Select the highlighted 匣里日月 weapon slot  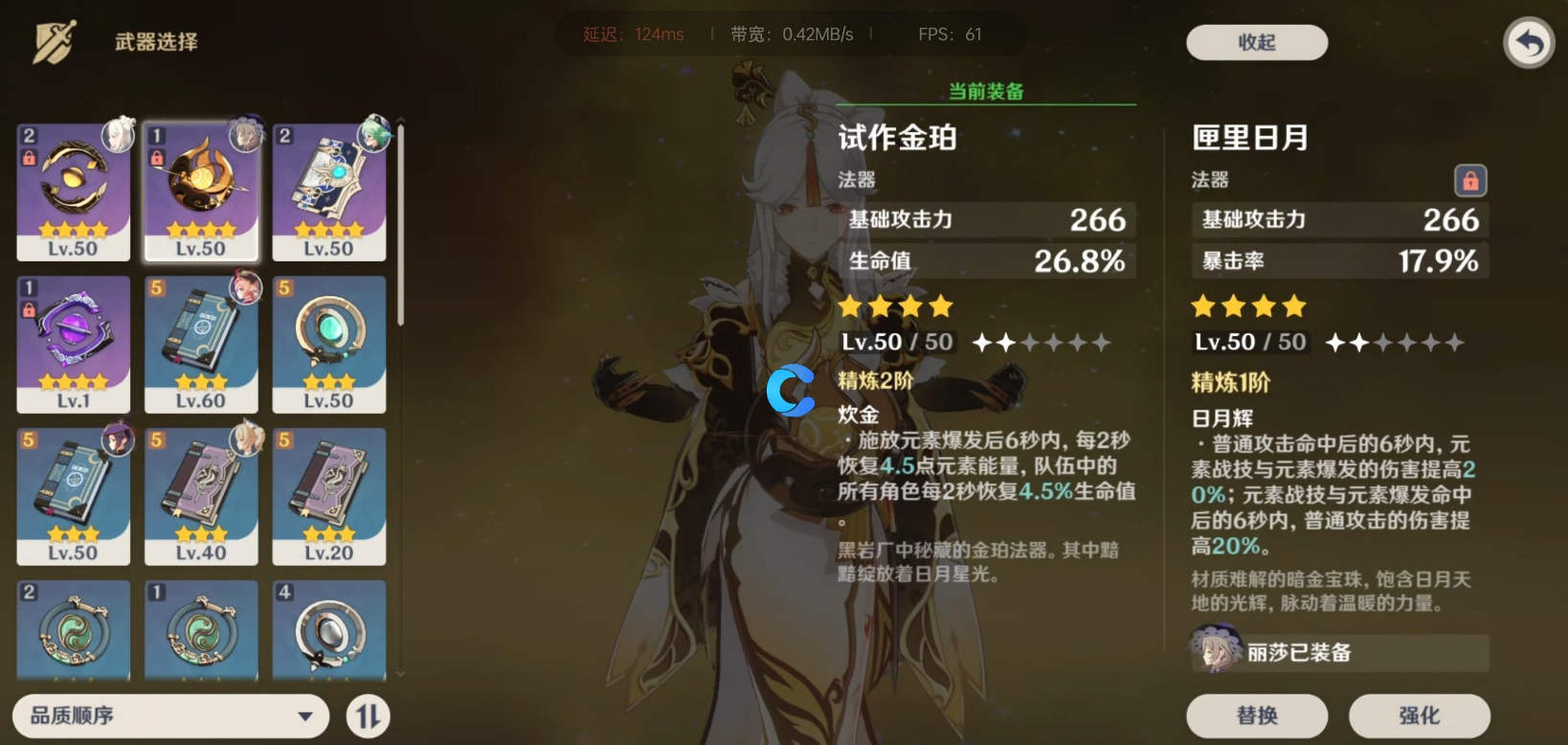pyautogui.click(x=201, y=192)
